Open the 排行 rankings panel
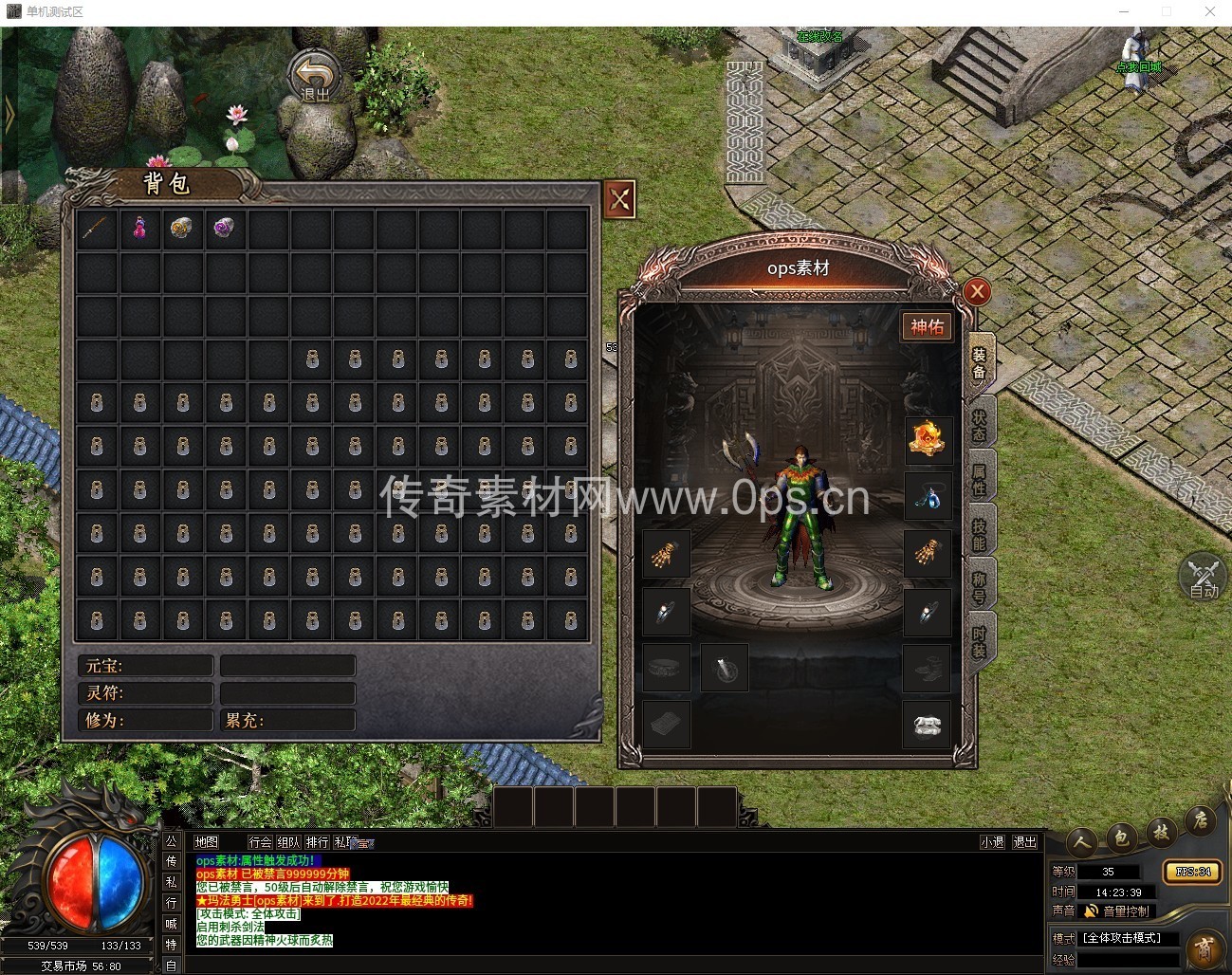 click(x=317, y=842)
